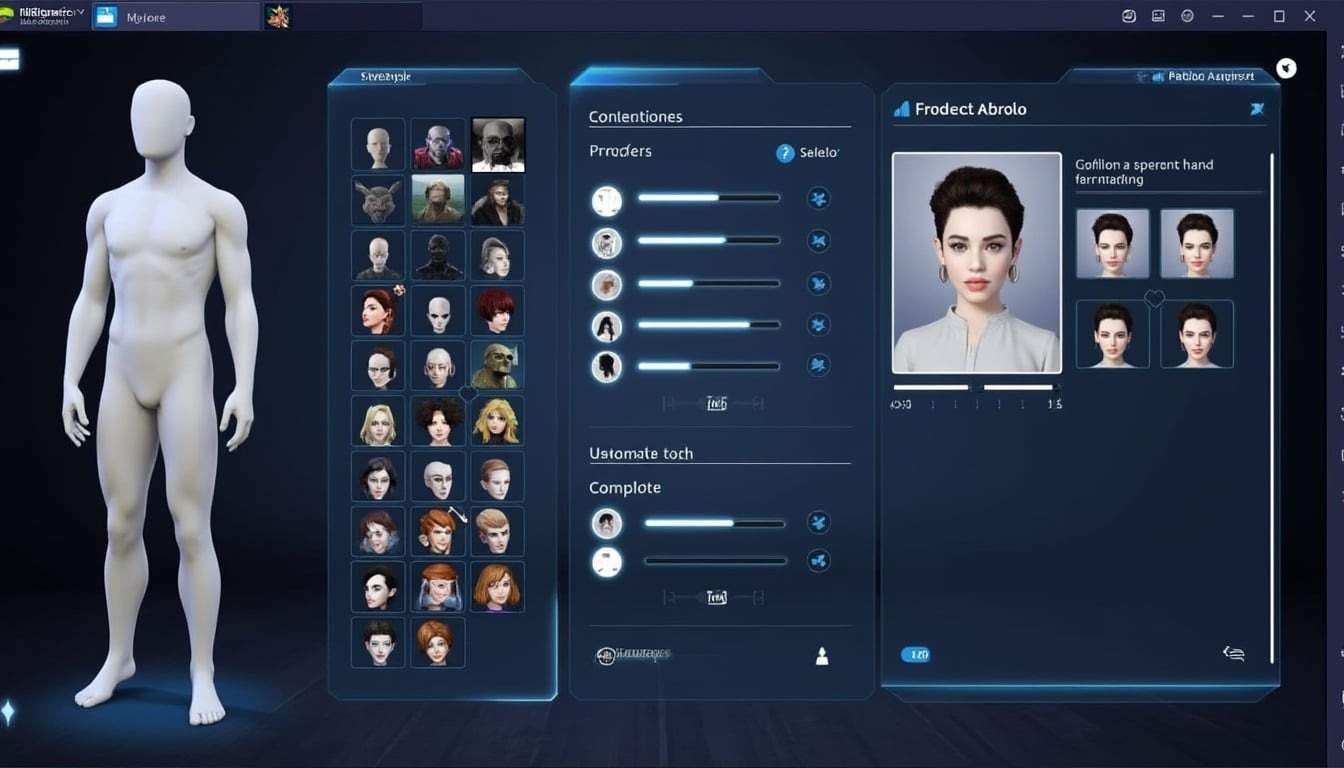Select the person silhouette icon below Complote sliders
Screen dimensions: 1344x768
point(821,656)
